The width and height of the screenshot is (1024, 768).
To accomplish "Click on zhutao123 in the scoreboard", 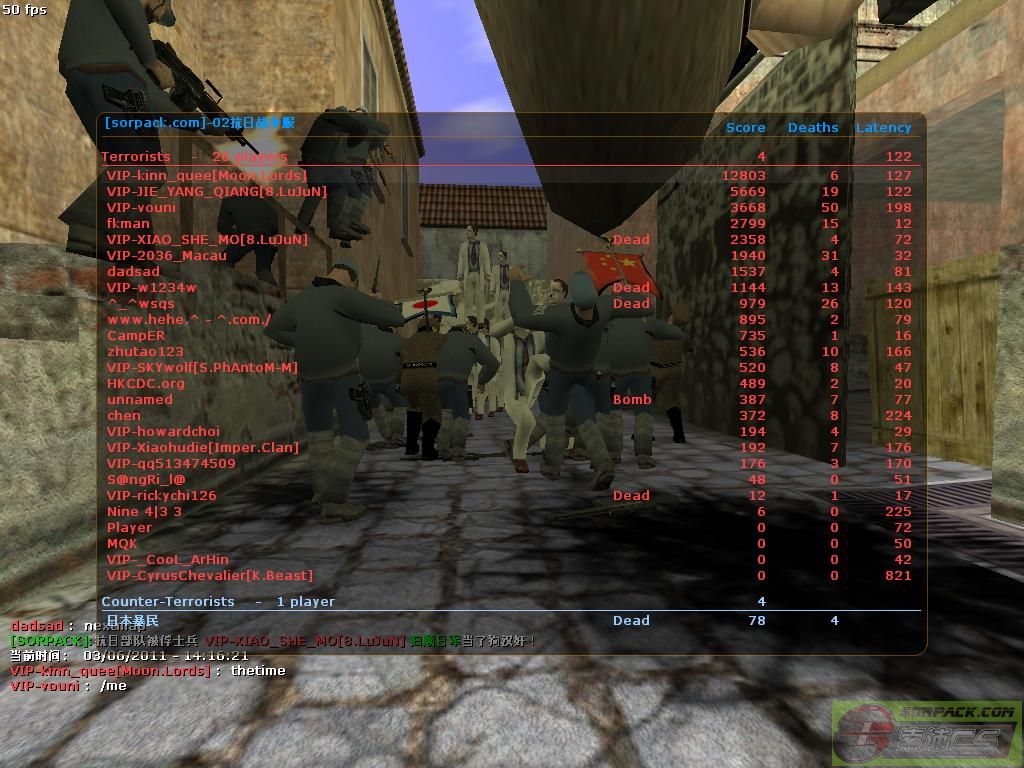I will coord(145,352).
